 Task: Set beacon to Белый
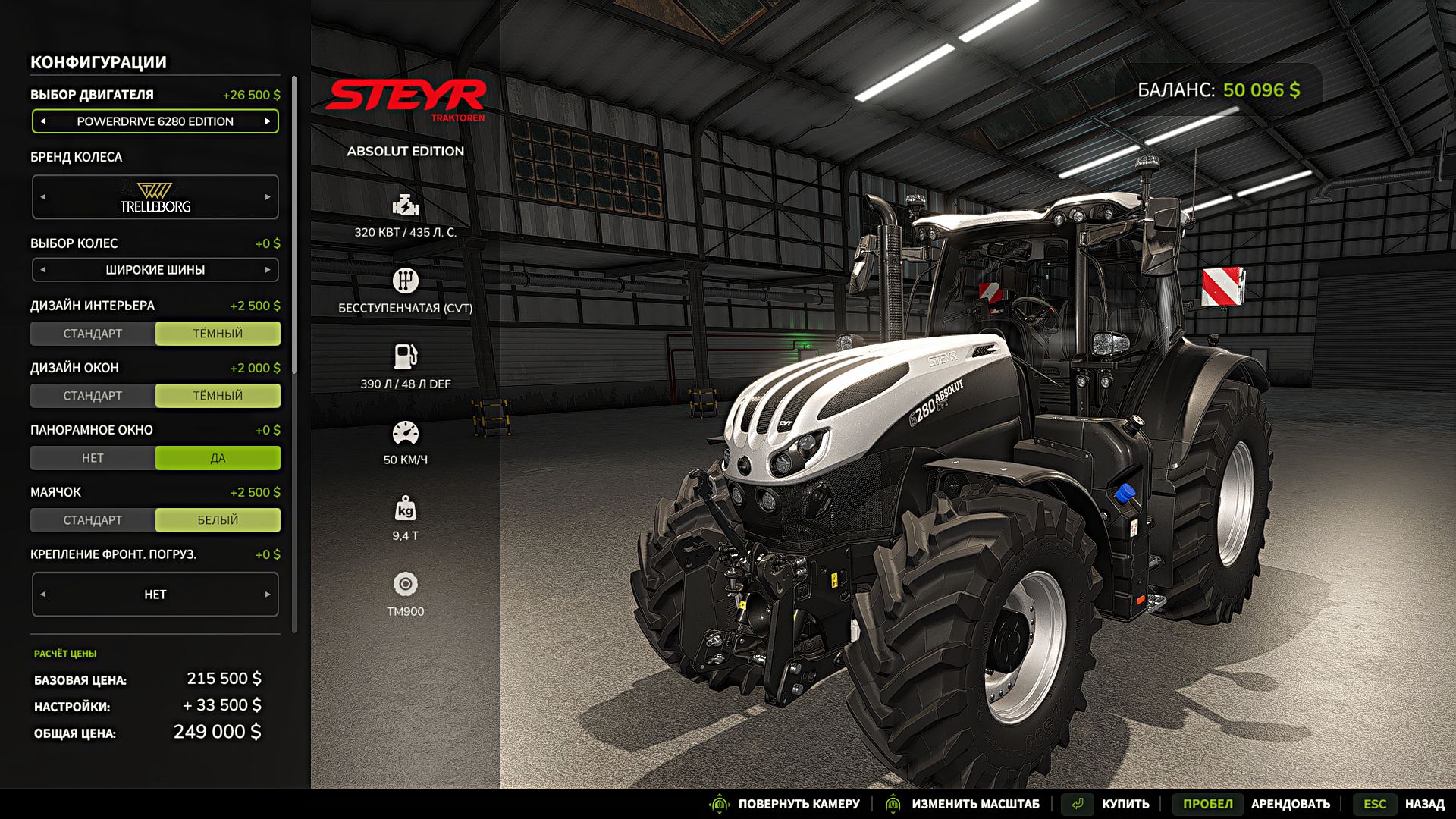click(218, 520)
